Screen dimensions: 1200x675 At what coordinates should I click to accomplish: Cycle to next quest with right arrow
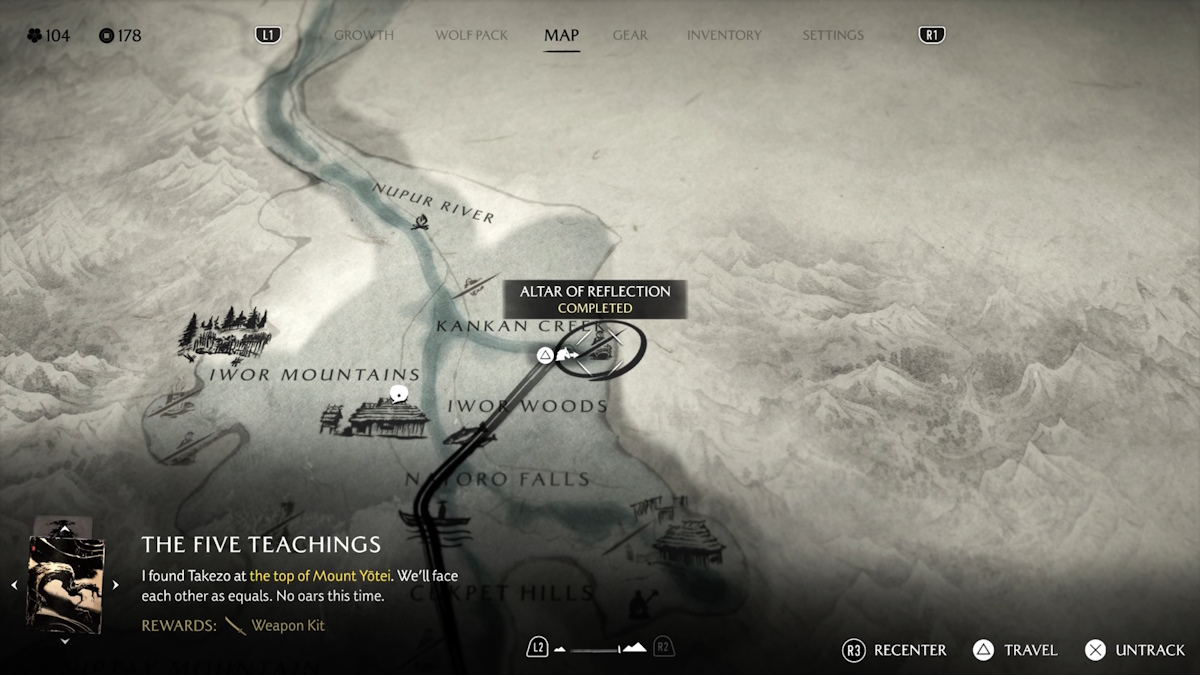[x=116, y=585]
